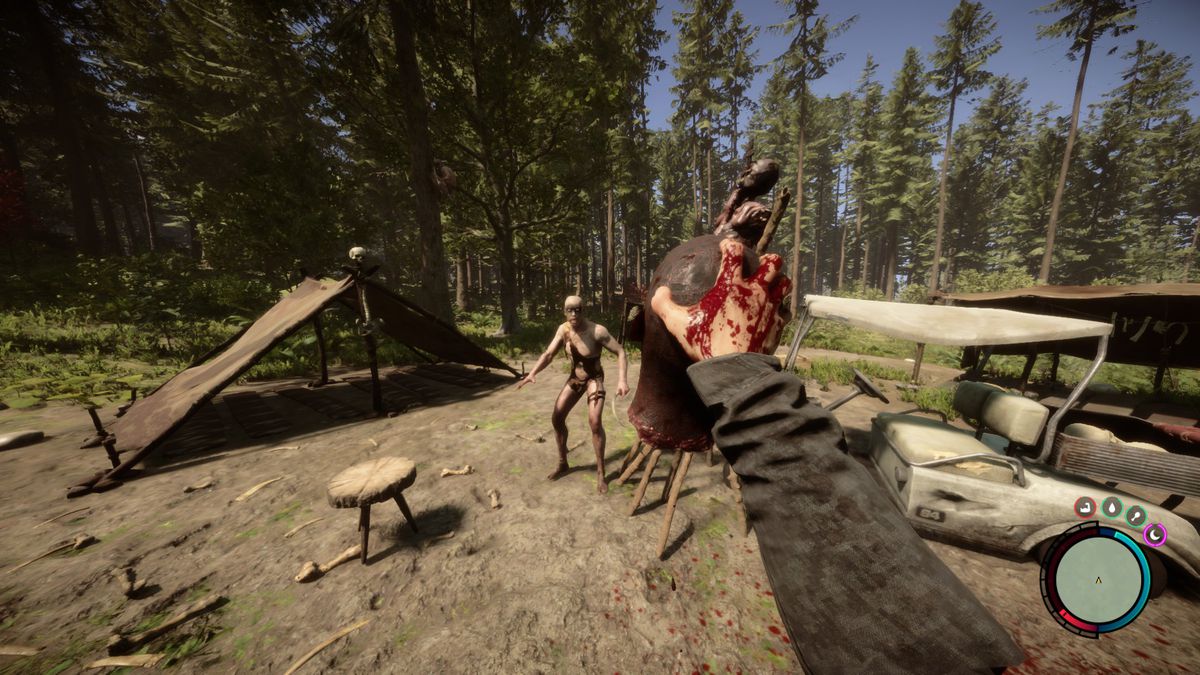This screenshot has height=675, width=1200.
Task: Click the water droplet hydration icon
Action: (x=1111, y=507)
